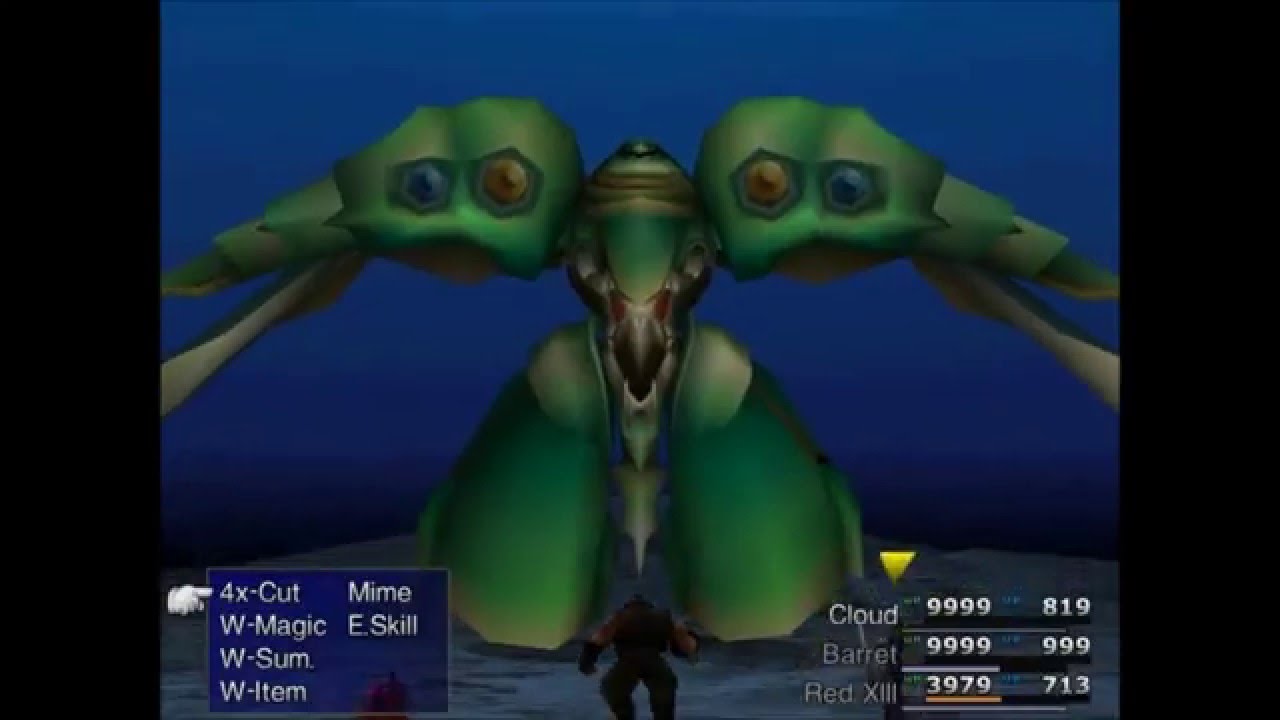
Task: Use the Mime command
Action: pyautogui.click(x=379, y=593)
